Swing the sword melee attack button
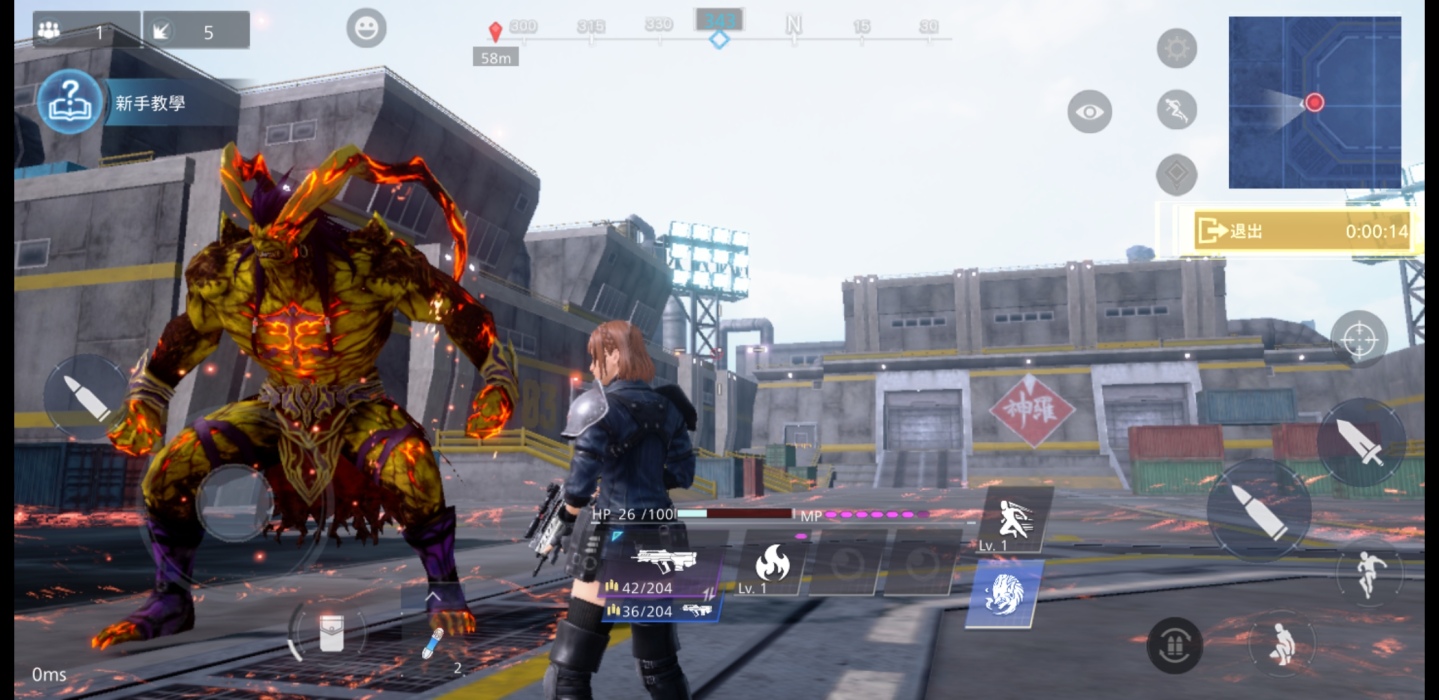The image size is (1439, 700). pyautogui.click(x=1361, y=443)
